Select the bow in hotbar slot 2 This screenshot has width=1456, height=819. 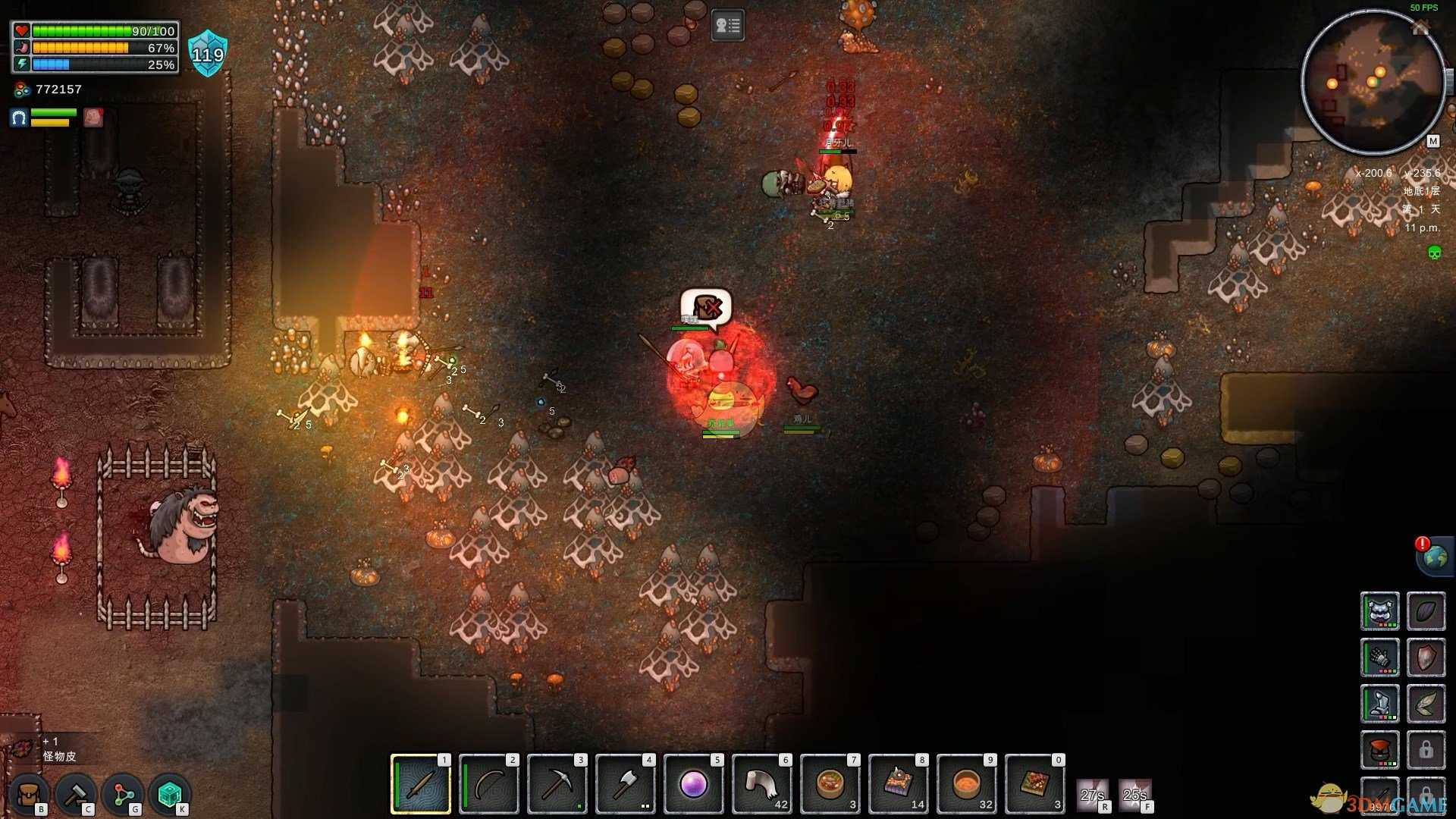pos(489,784)
